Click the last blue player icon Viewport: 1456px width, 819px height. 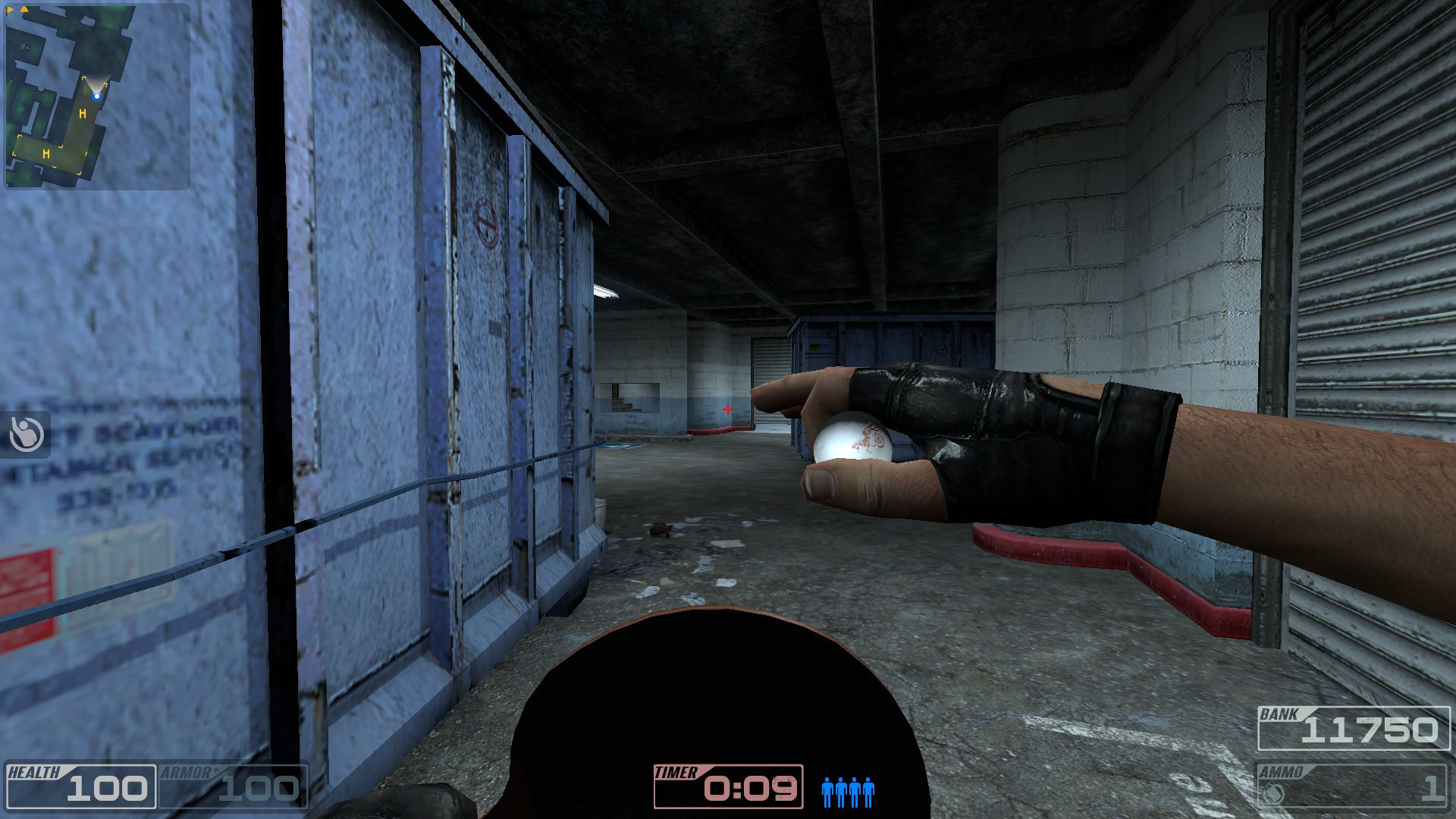coord(868,791)
